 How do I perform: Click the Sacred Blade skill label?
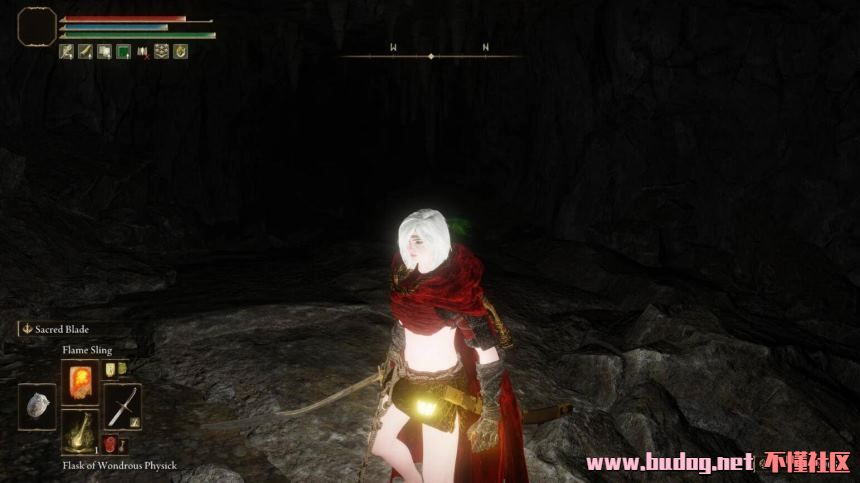pos(62,329)
